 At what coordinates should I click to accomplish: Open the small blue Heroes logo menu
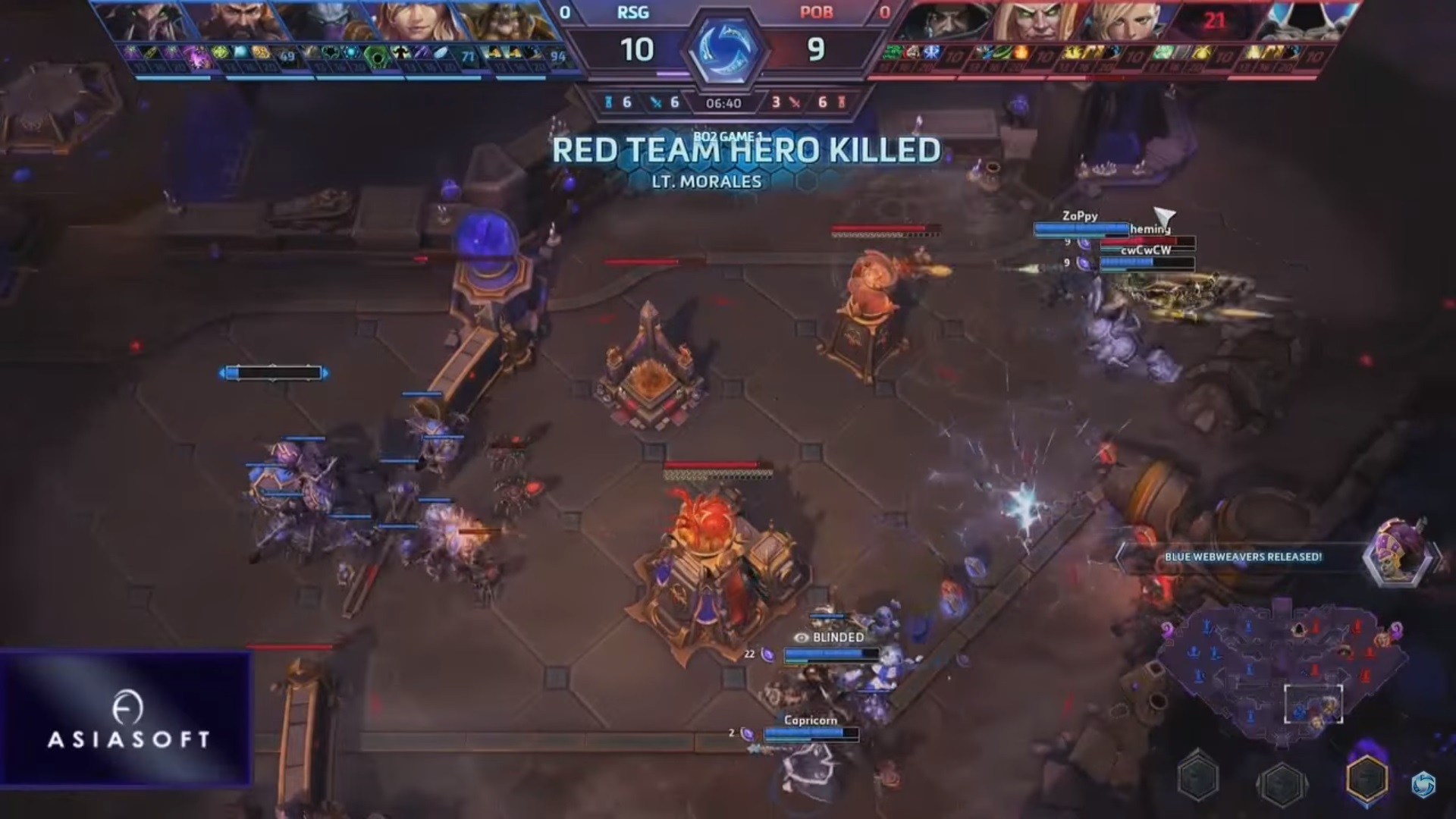click(x=1423, y=785)
